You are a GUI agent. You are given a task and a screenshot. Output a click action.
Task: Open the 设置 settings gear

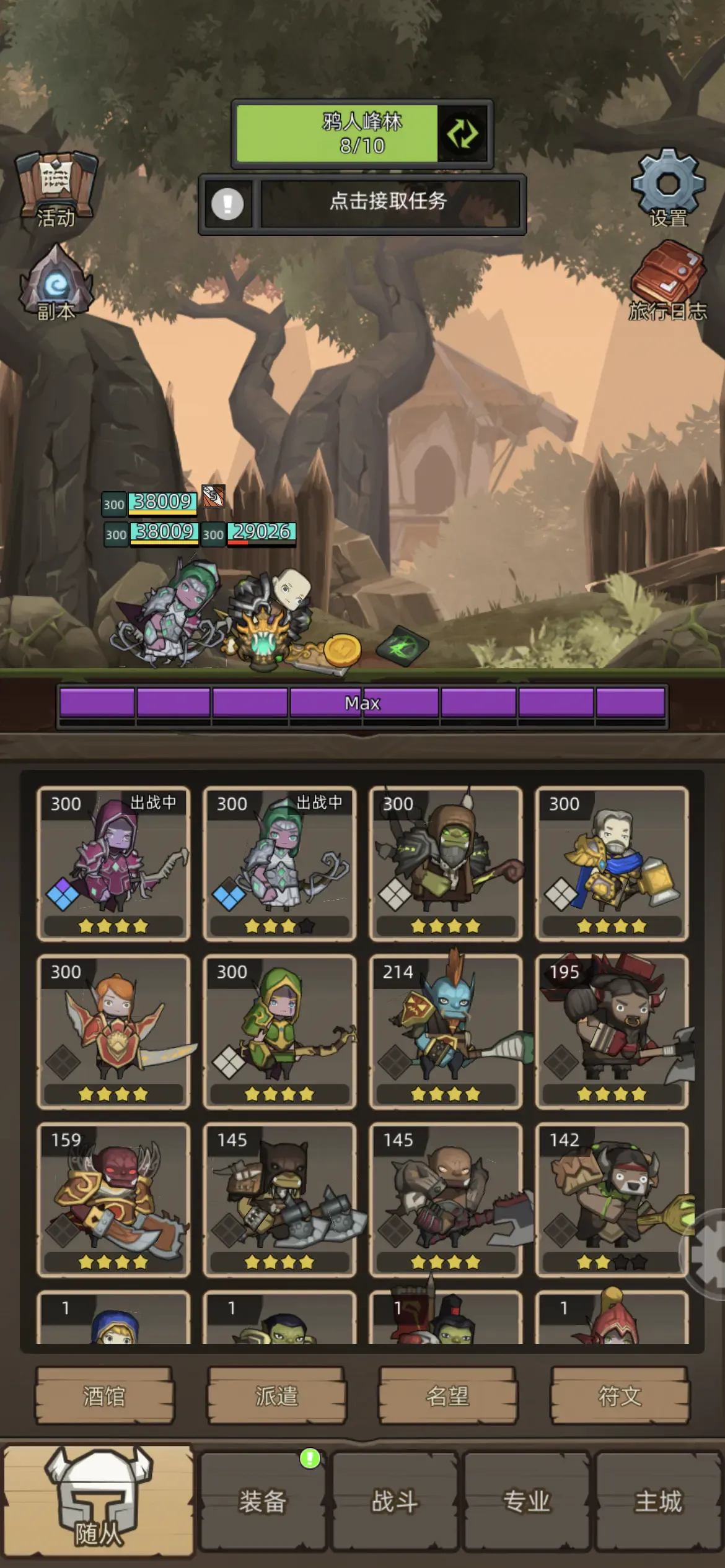(668, 186)
